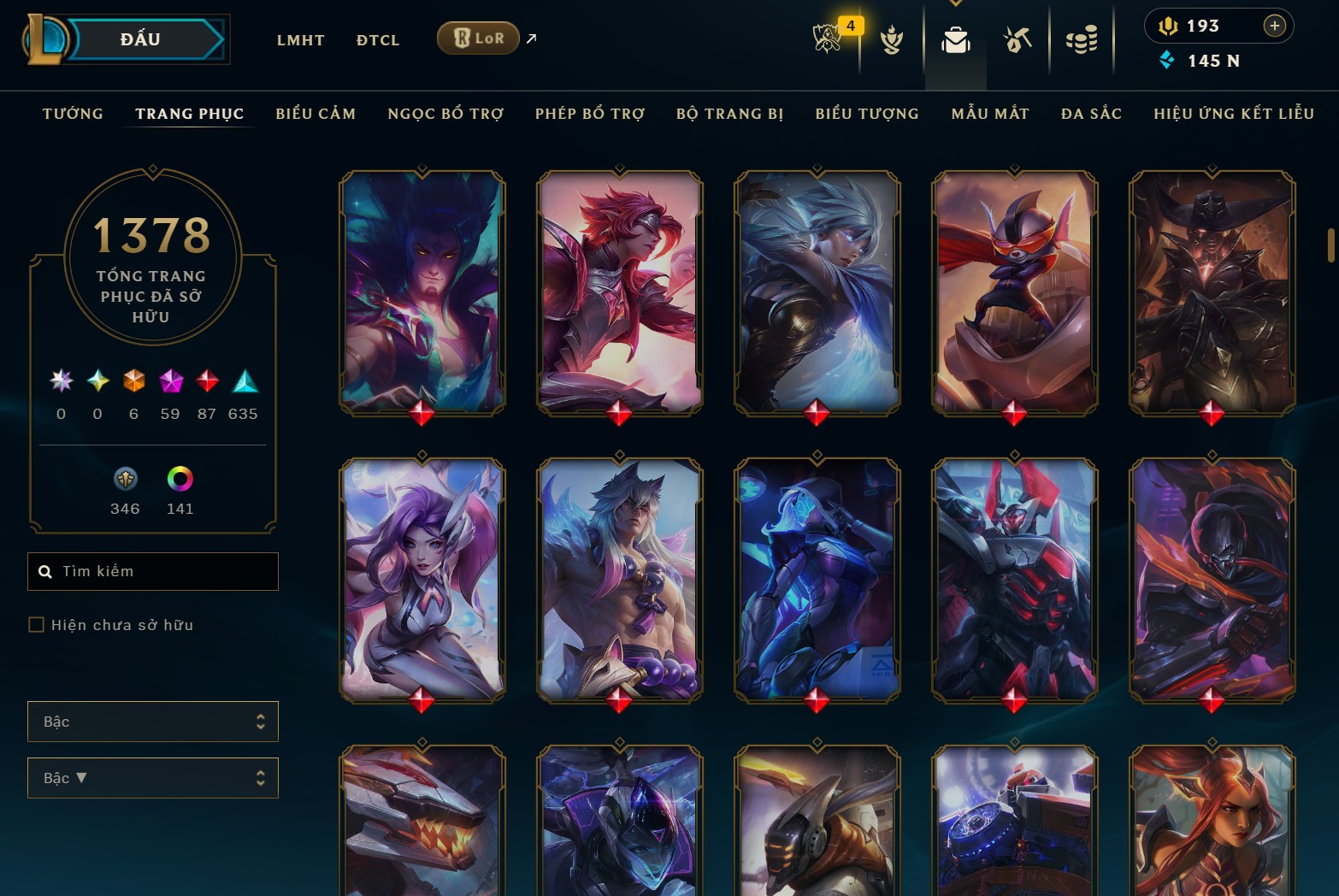The width and height of the screenshot is (1339, 896).
Task: Open the Loot crafting pouch icon
Action: tap(1017, 38)
